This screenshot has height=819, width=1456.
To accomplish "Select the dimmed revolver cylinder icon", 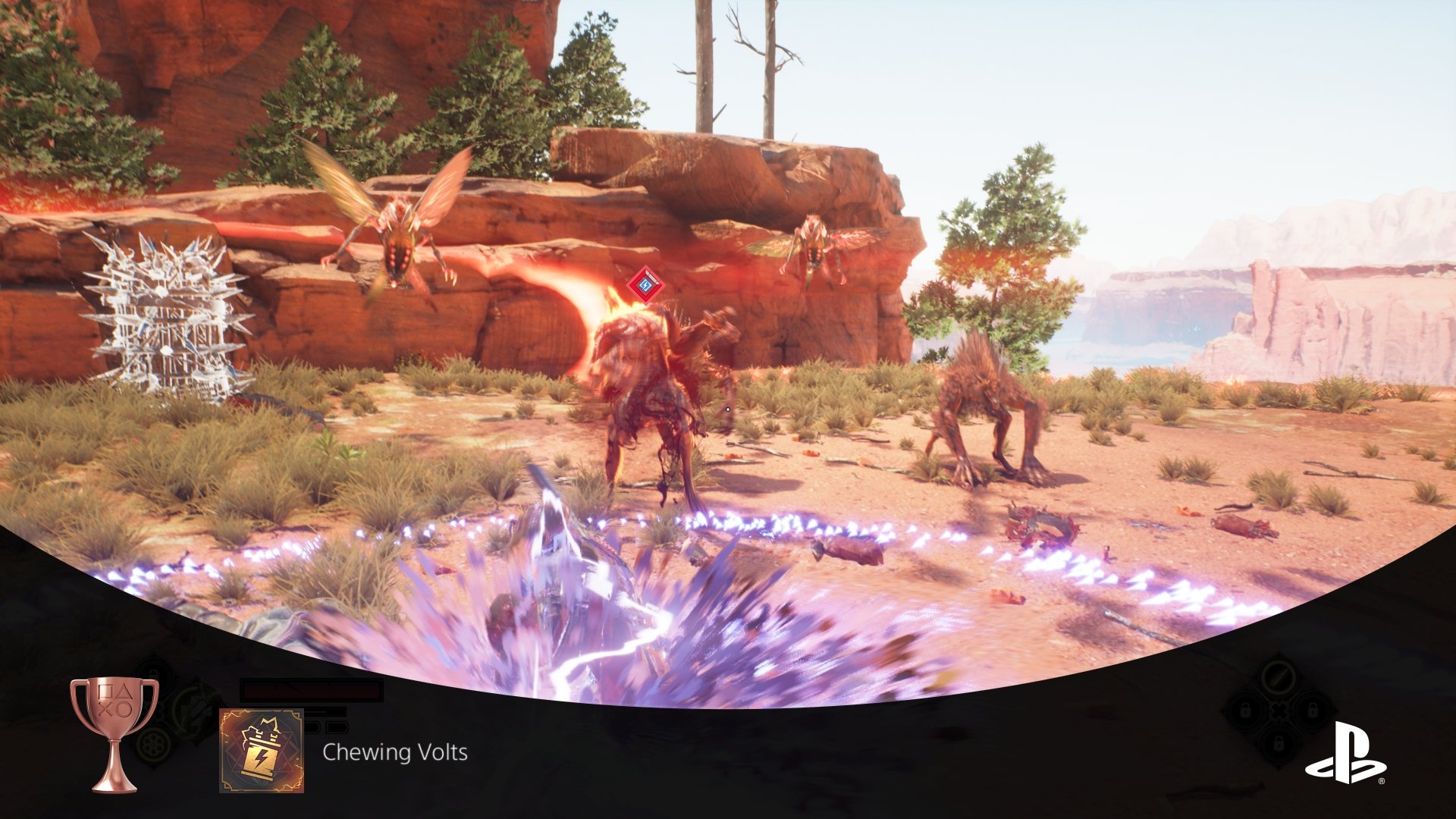I will tap(154, 743).
